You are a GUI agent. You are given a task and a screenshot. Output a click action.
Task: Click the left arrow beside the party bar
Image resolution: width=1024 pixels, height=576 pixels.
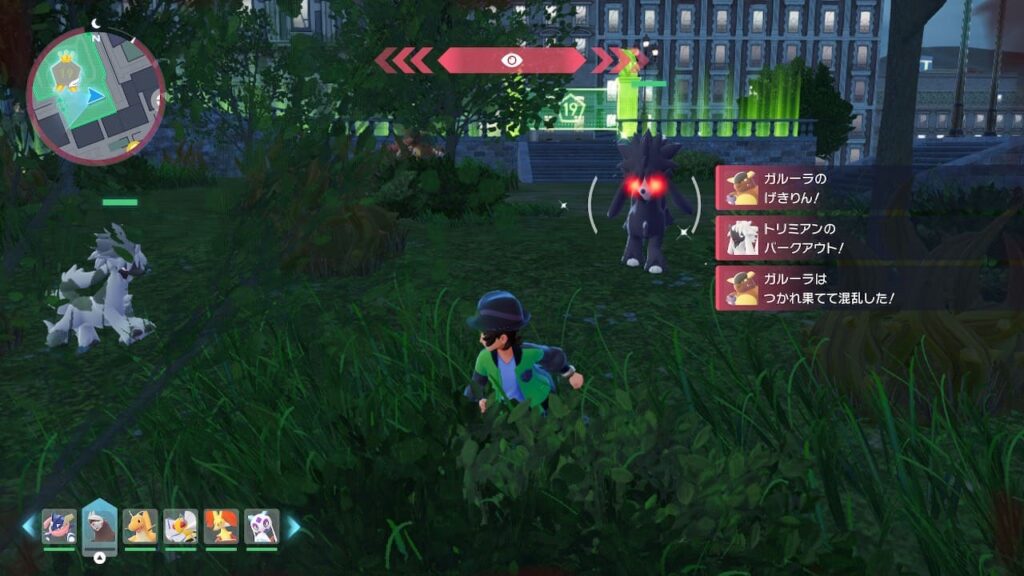pos(28,526)
